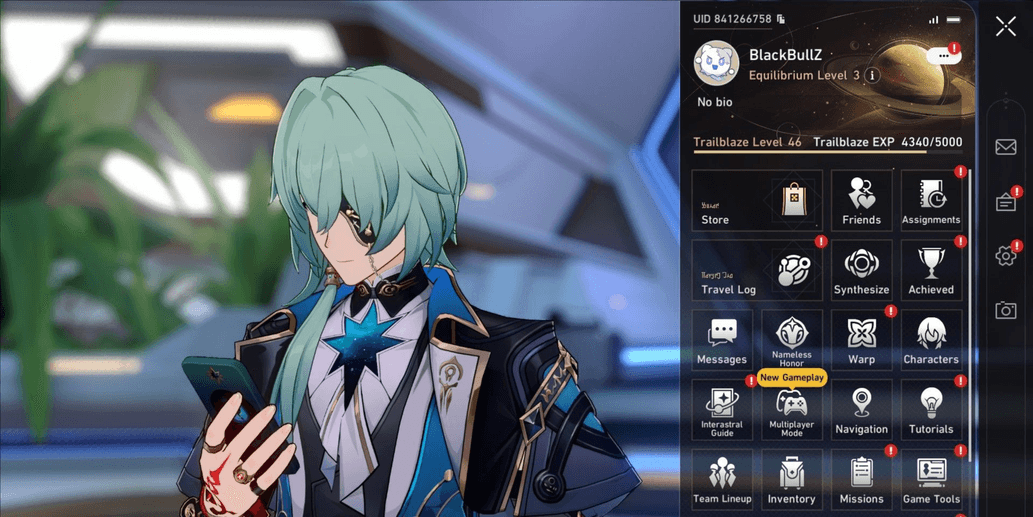The image size is (1033, 517).
Task: Open Multiplayer Mode
Action: (x=792, y=411)
